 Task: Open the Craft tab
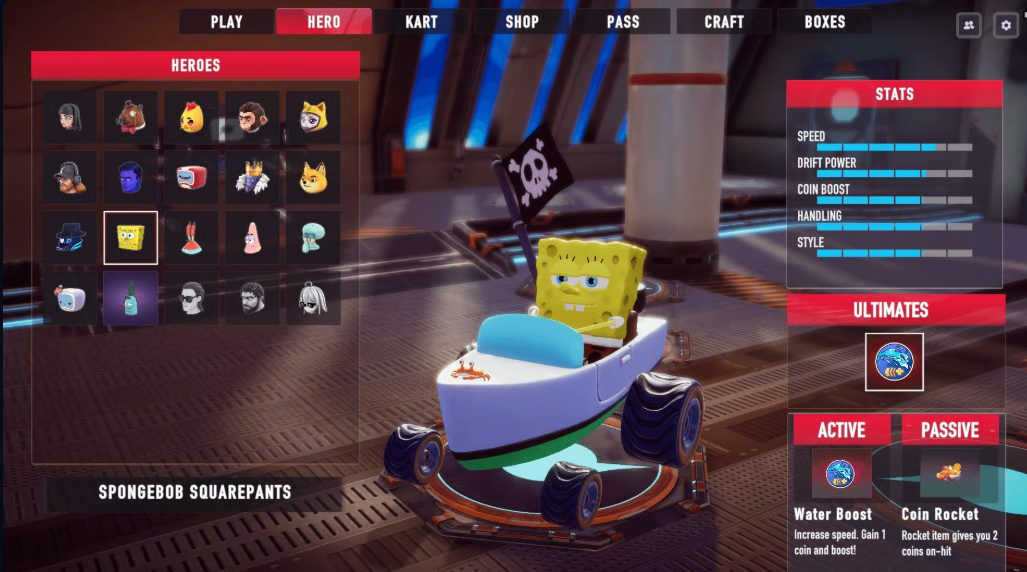click(723, 21)
